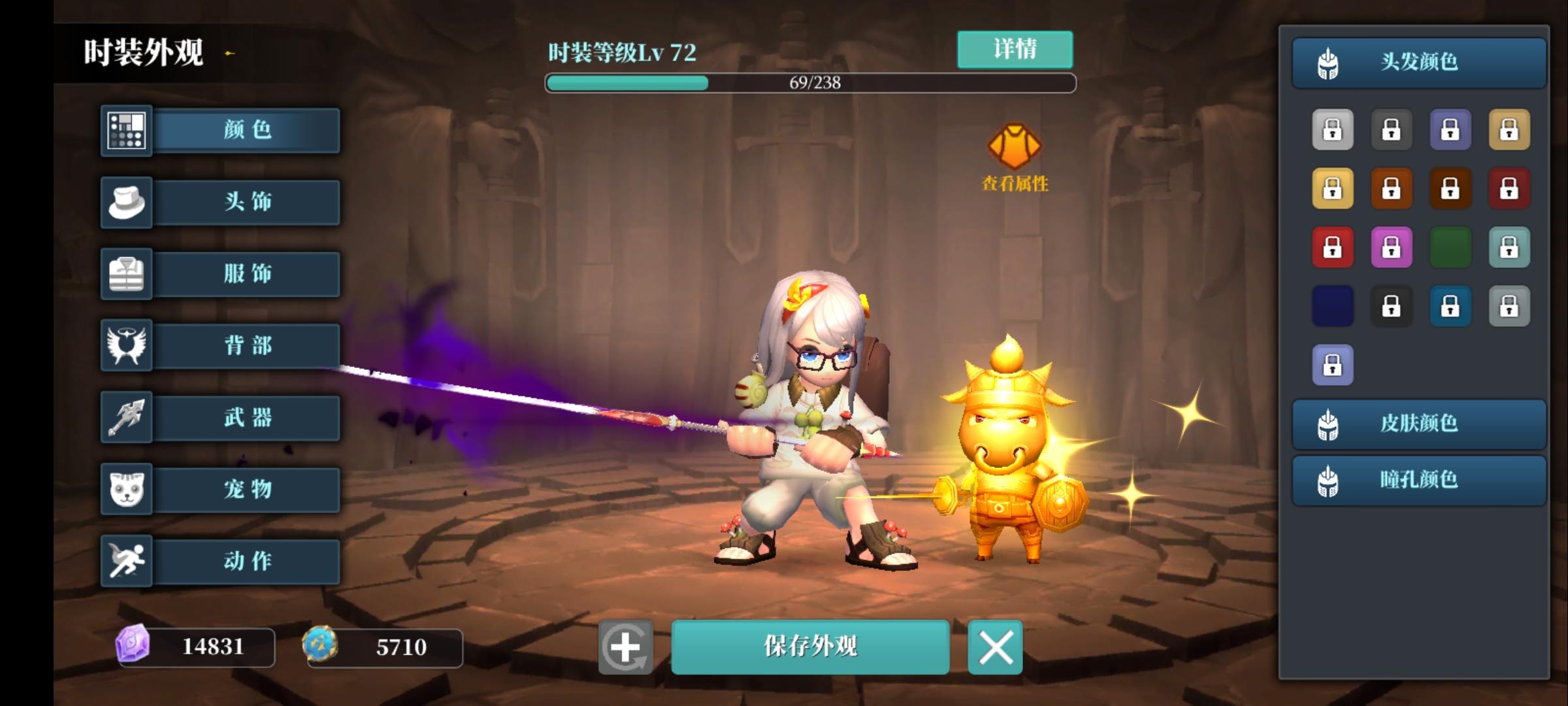
Task: Click the 详情 details button
Action: click(x=1014, y=48)
